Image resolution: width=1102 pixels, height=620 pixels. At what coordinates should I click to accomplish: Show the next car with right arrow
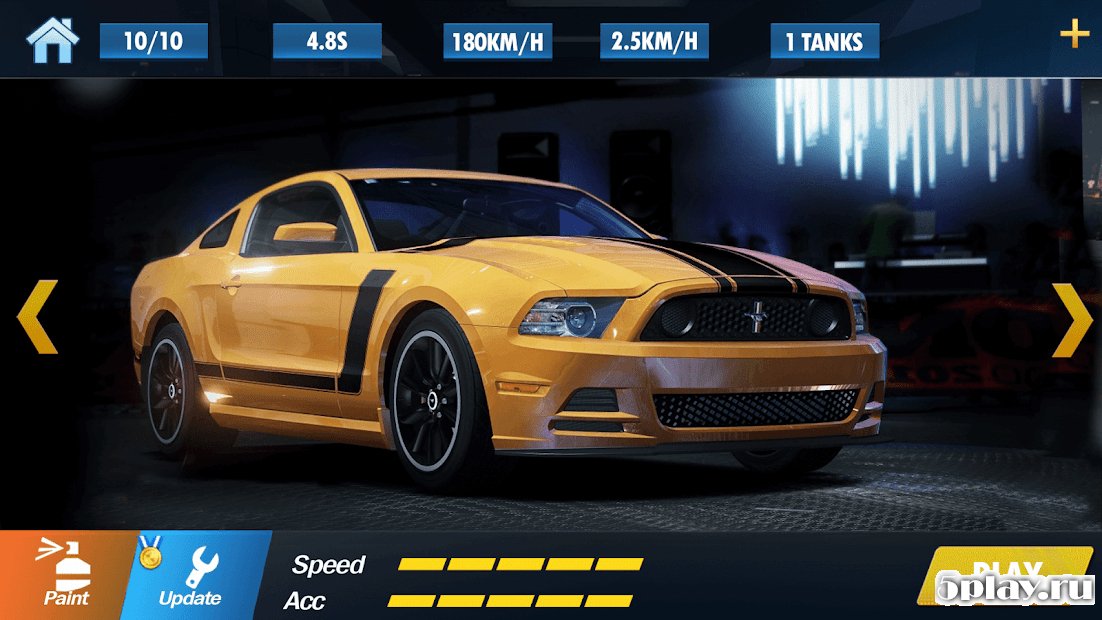1072,319
